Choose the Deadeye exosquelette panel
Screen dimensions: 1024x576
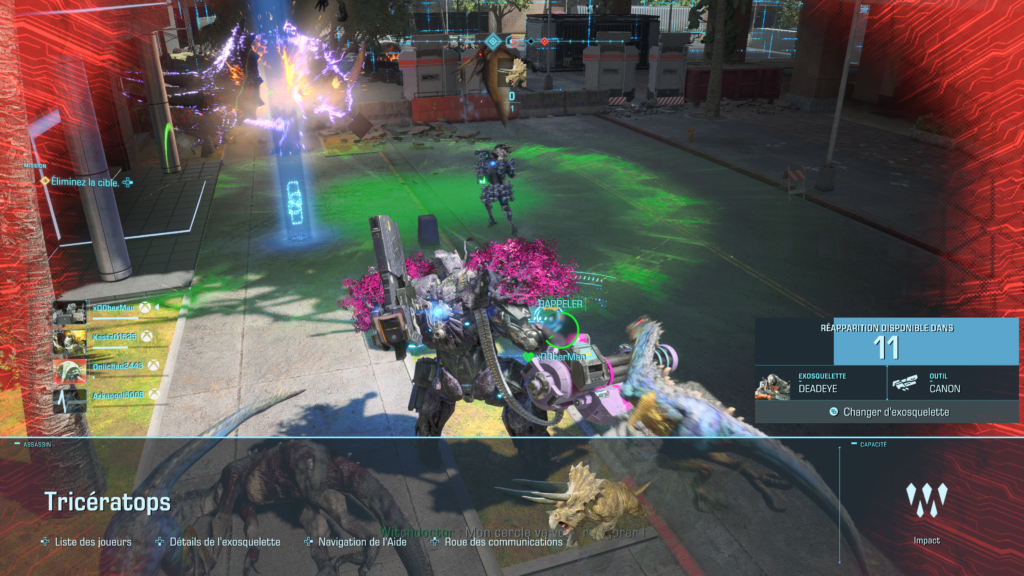(x=820, y=382)
